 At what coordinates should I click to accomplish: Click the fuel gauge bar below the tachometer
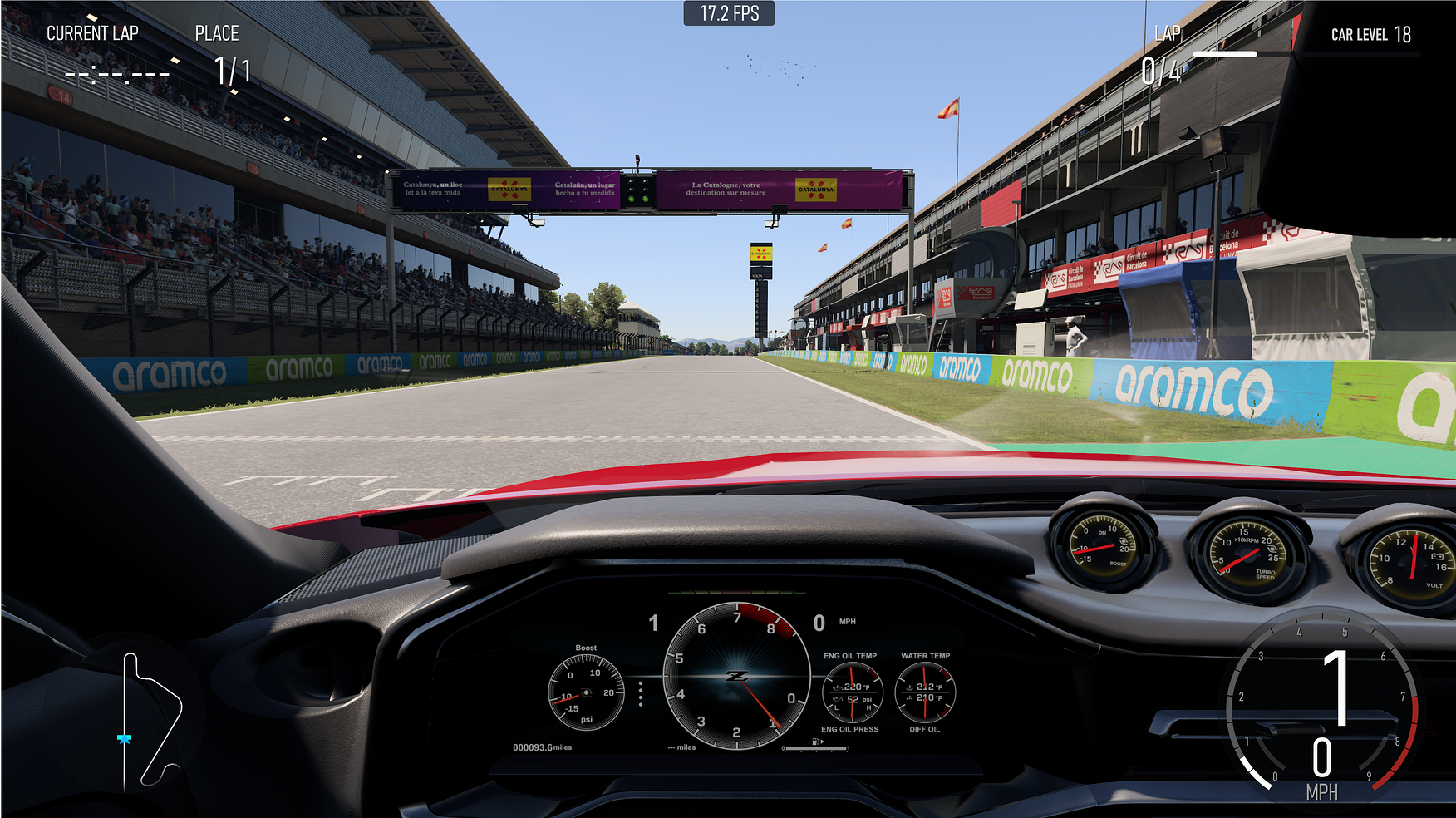[814, 747]
